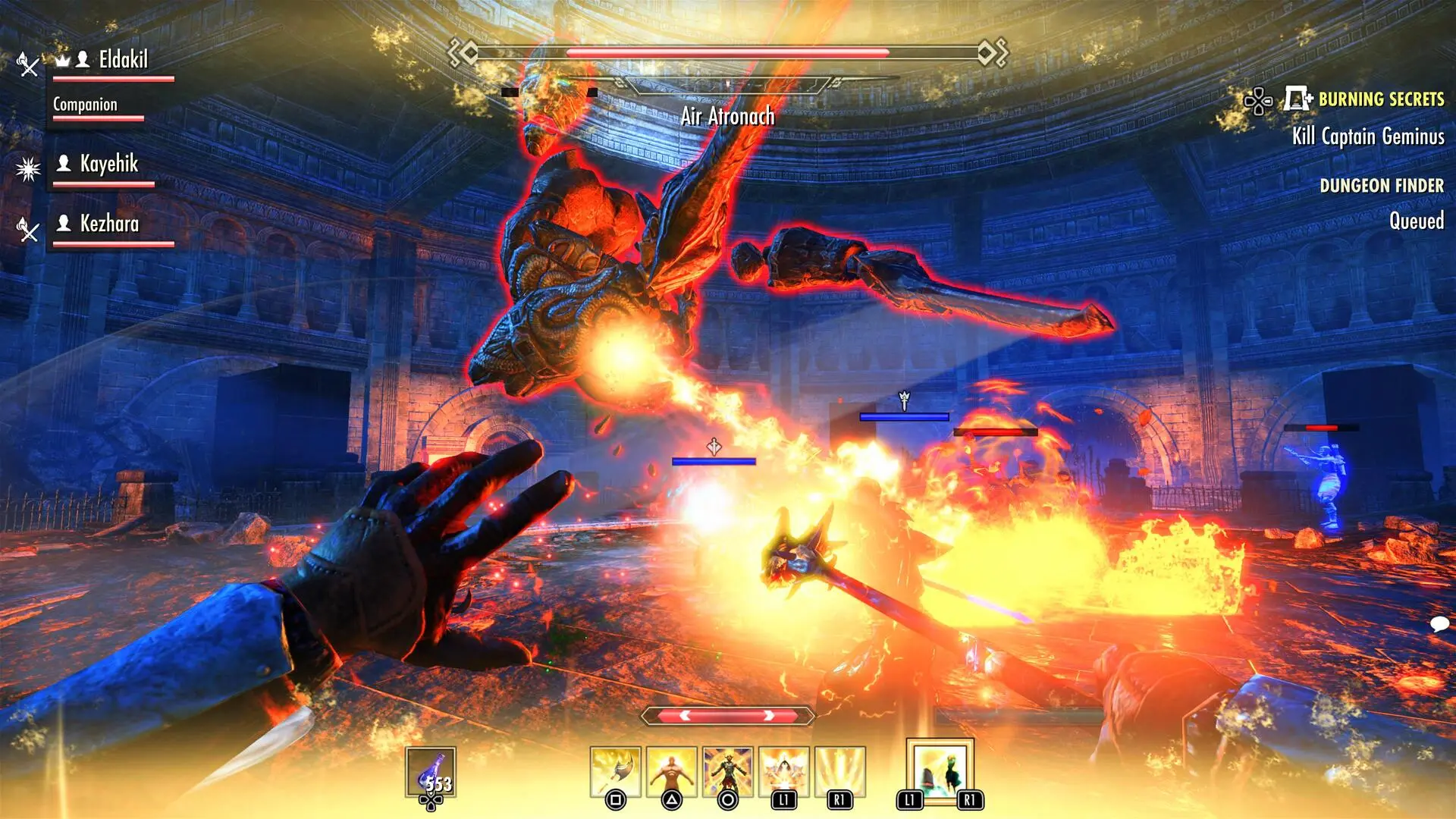1456x819 pixels.
Task: Select group member Kayehik
Action: click(109, 164)
